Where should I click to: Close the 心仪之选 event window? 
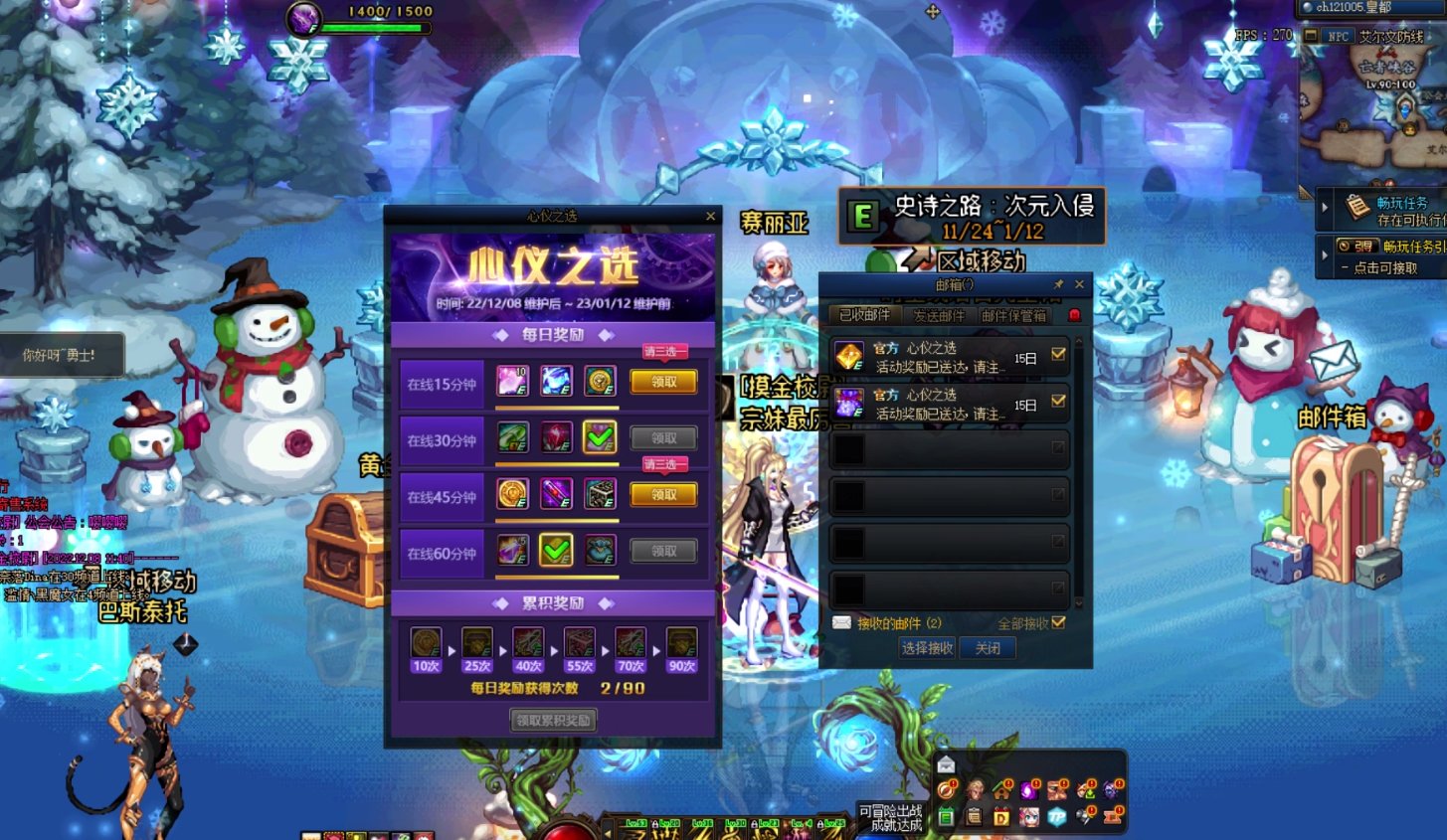coord(710,216)
